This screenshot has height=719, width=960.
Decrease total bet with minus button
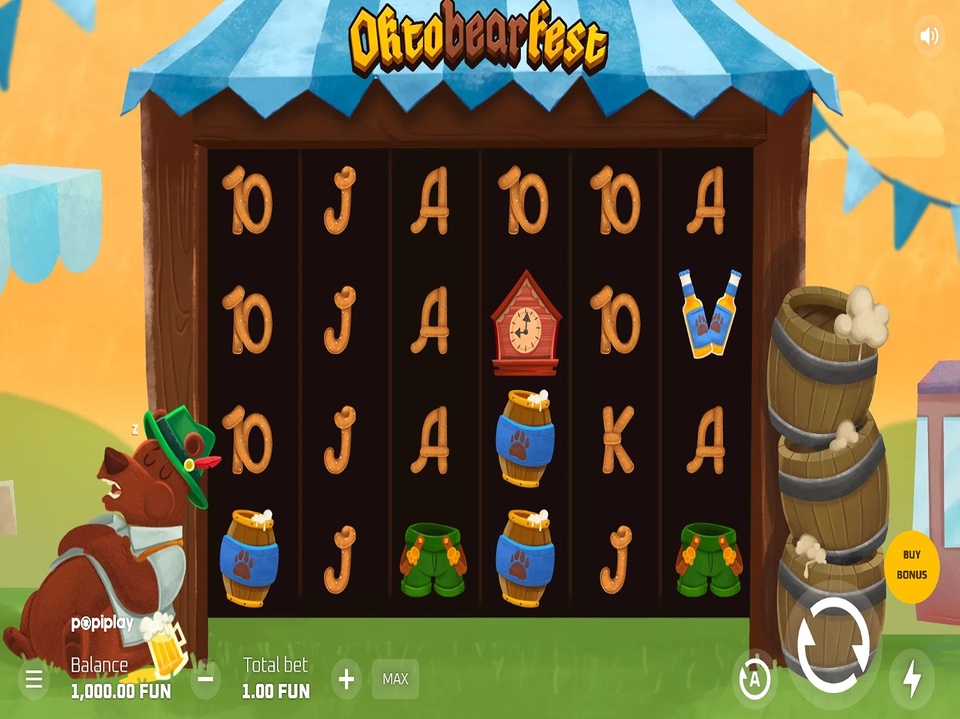point(205,680)
